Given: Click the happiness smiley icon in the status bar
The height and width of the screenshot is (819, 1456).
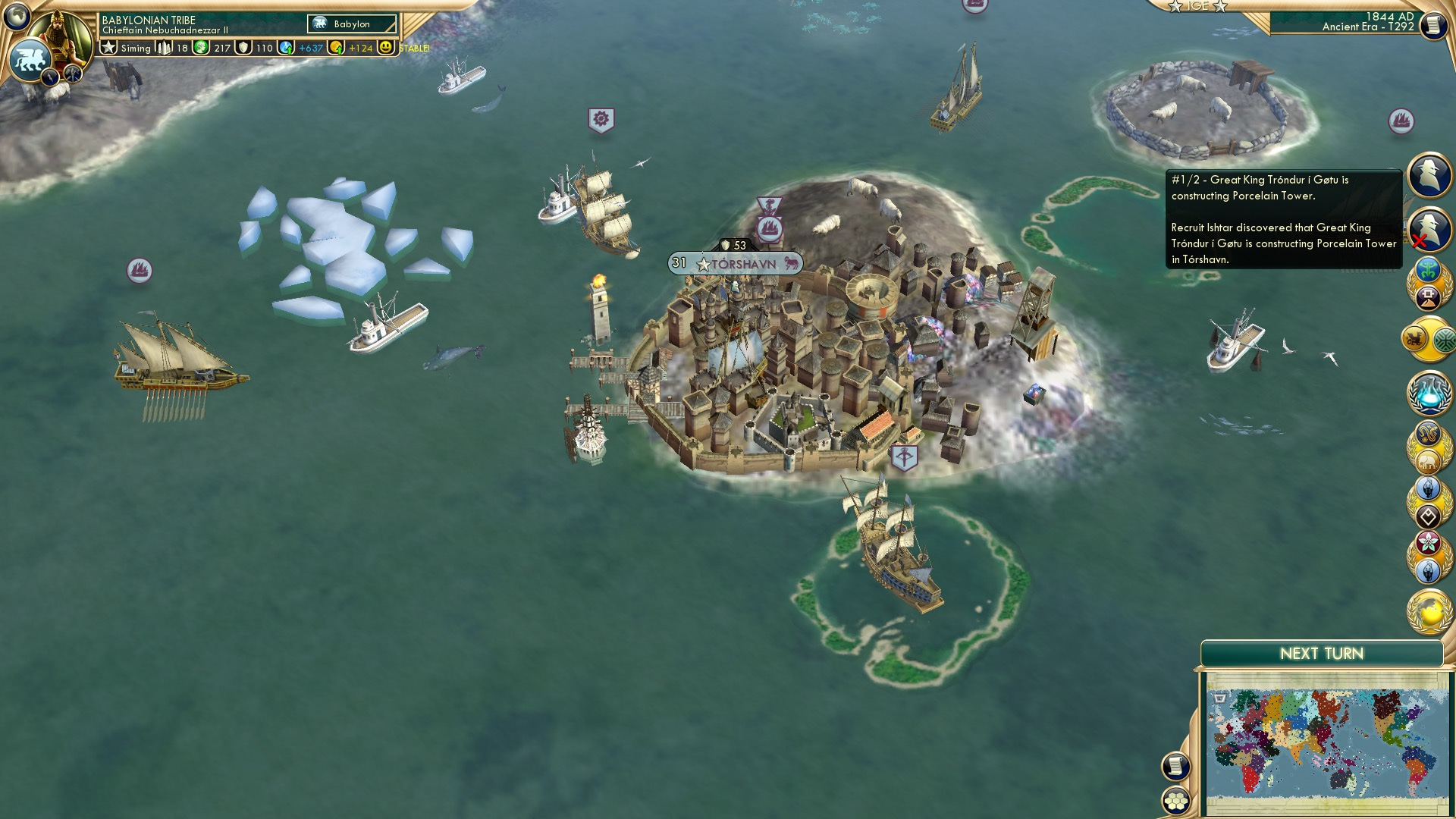Looking at the screenshot, I should click(387, 47).
